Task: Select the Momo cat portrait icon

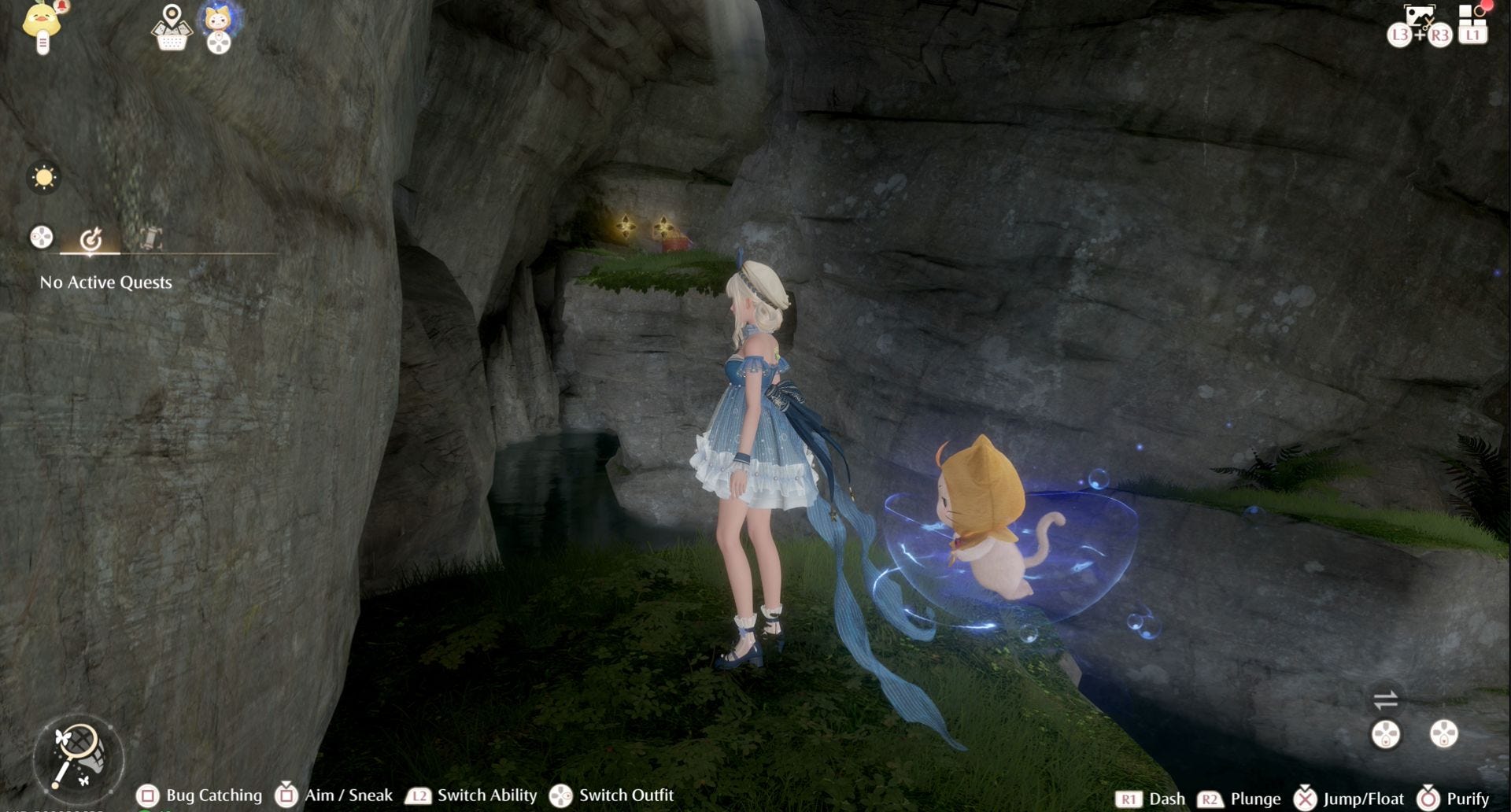Action: (218, 20)
